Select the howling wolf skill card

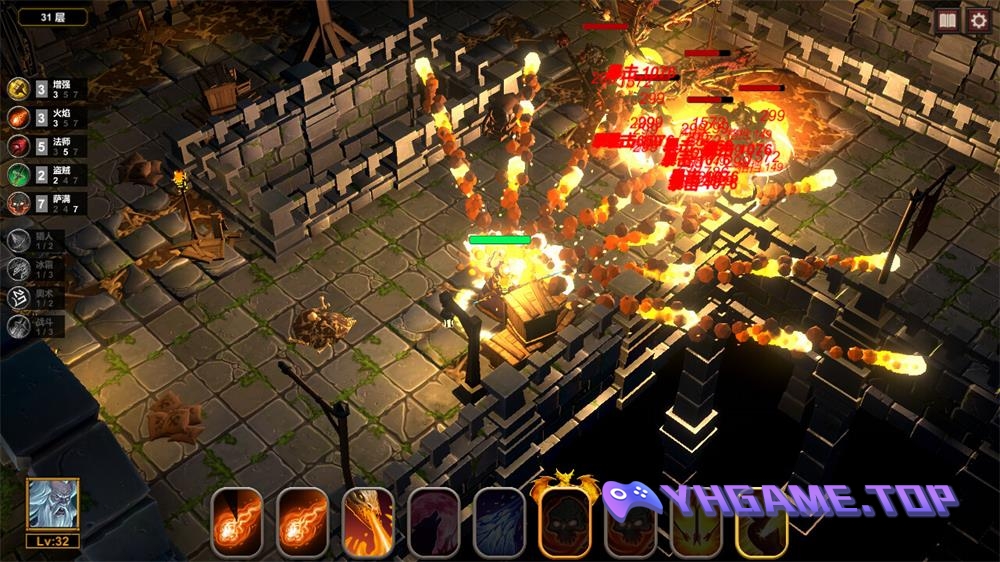(433, 521)
